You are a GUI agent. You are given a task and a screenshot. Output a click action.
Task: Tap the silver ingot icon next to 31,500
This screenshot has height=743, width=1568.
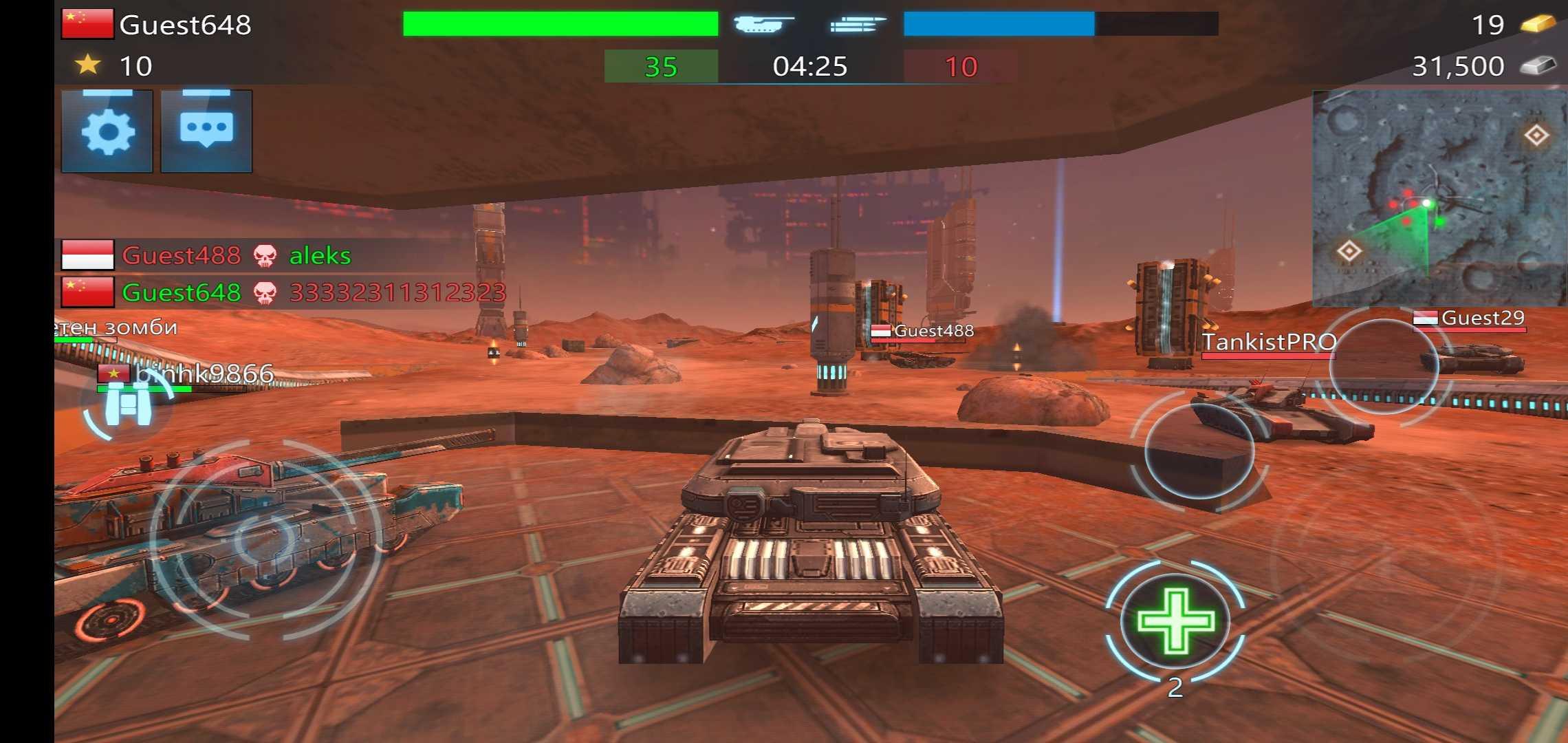click(1542, 65)
